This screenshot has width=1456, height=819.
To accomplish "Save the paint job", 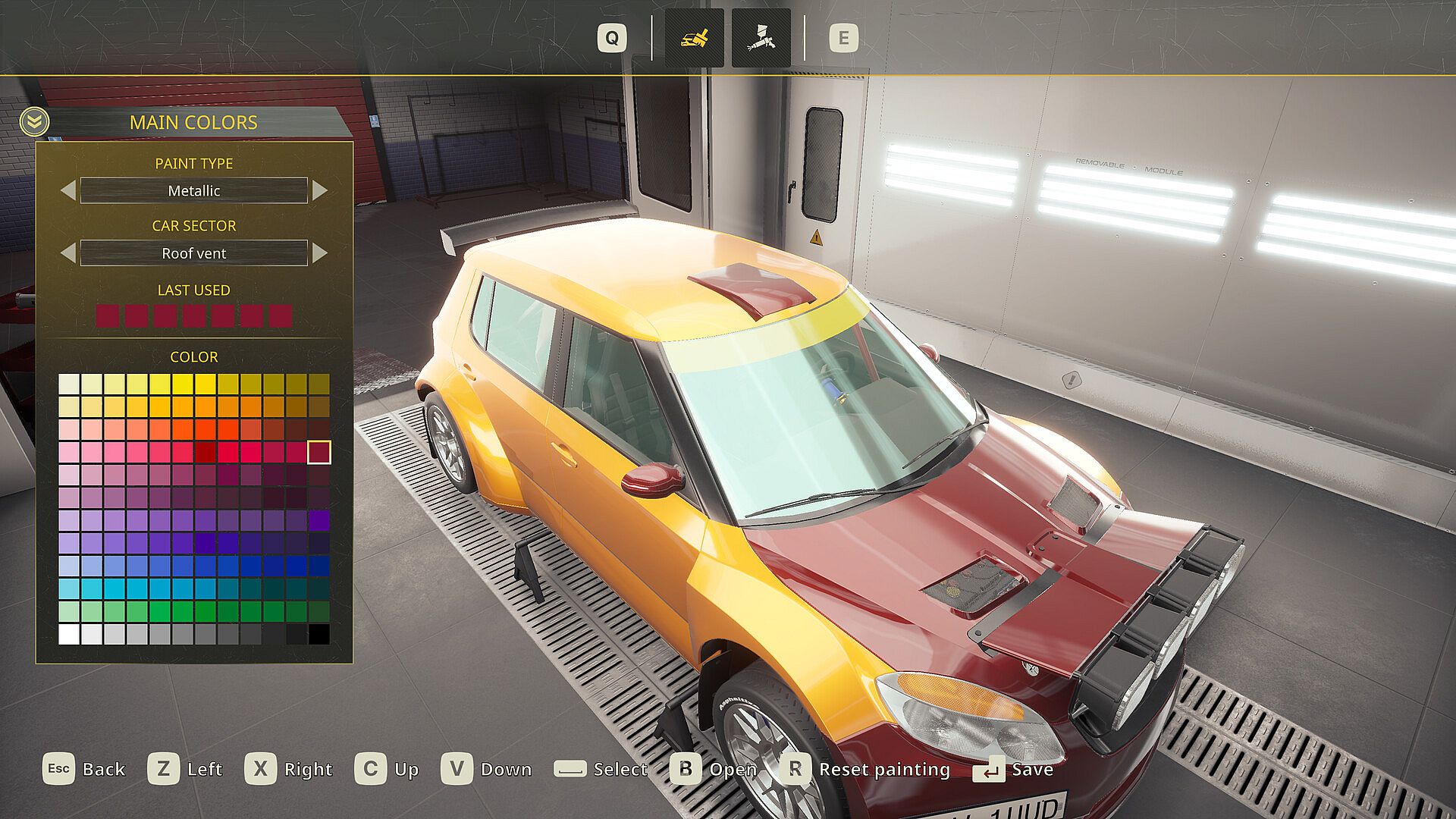I will (1014, 770).
